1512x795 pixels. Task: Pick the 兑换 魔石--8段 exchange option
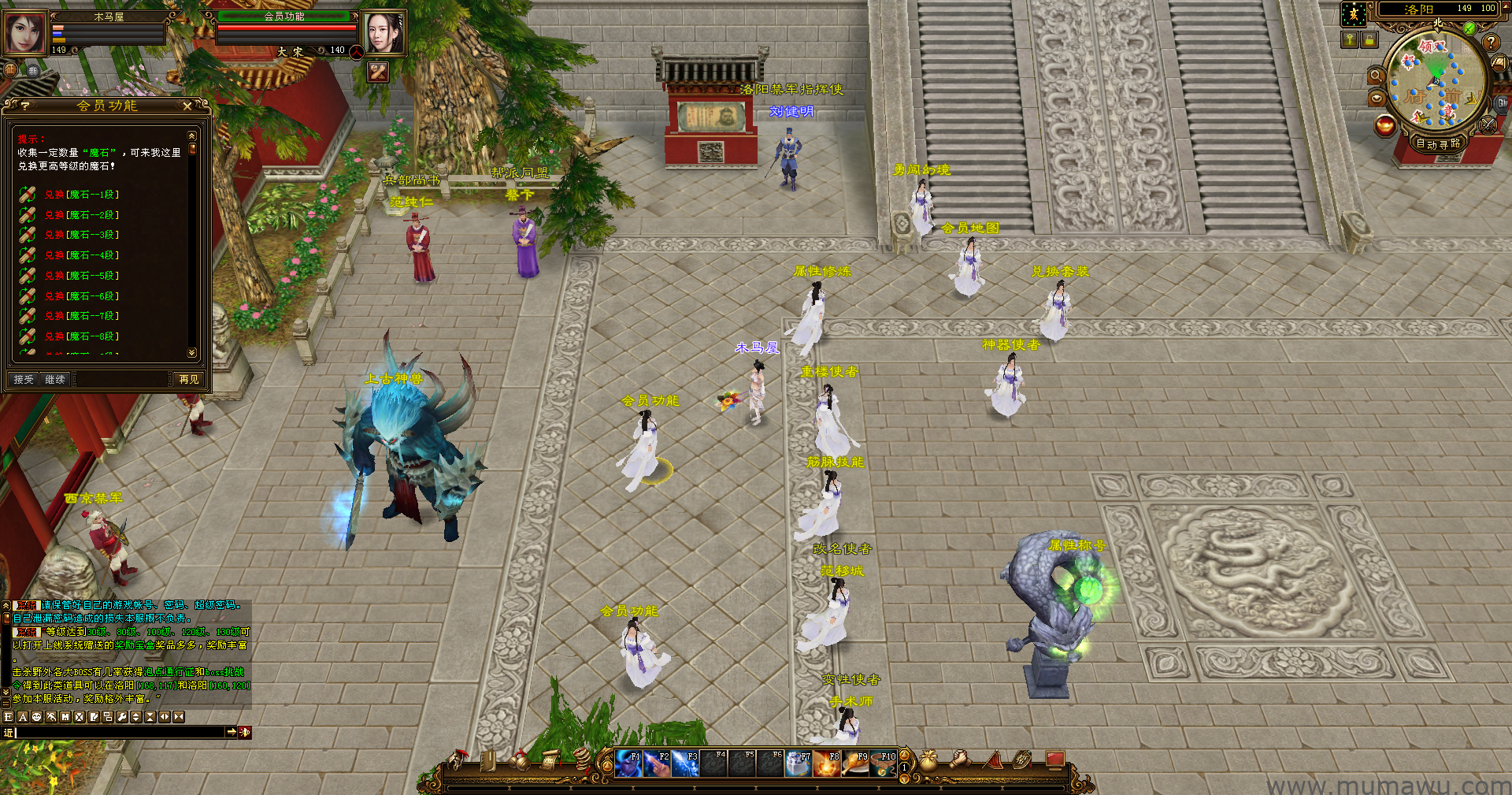click(x=81, y=336)
